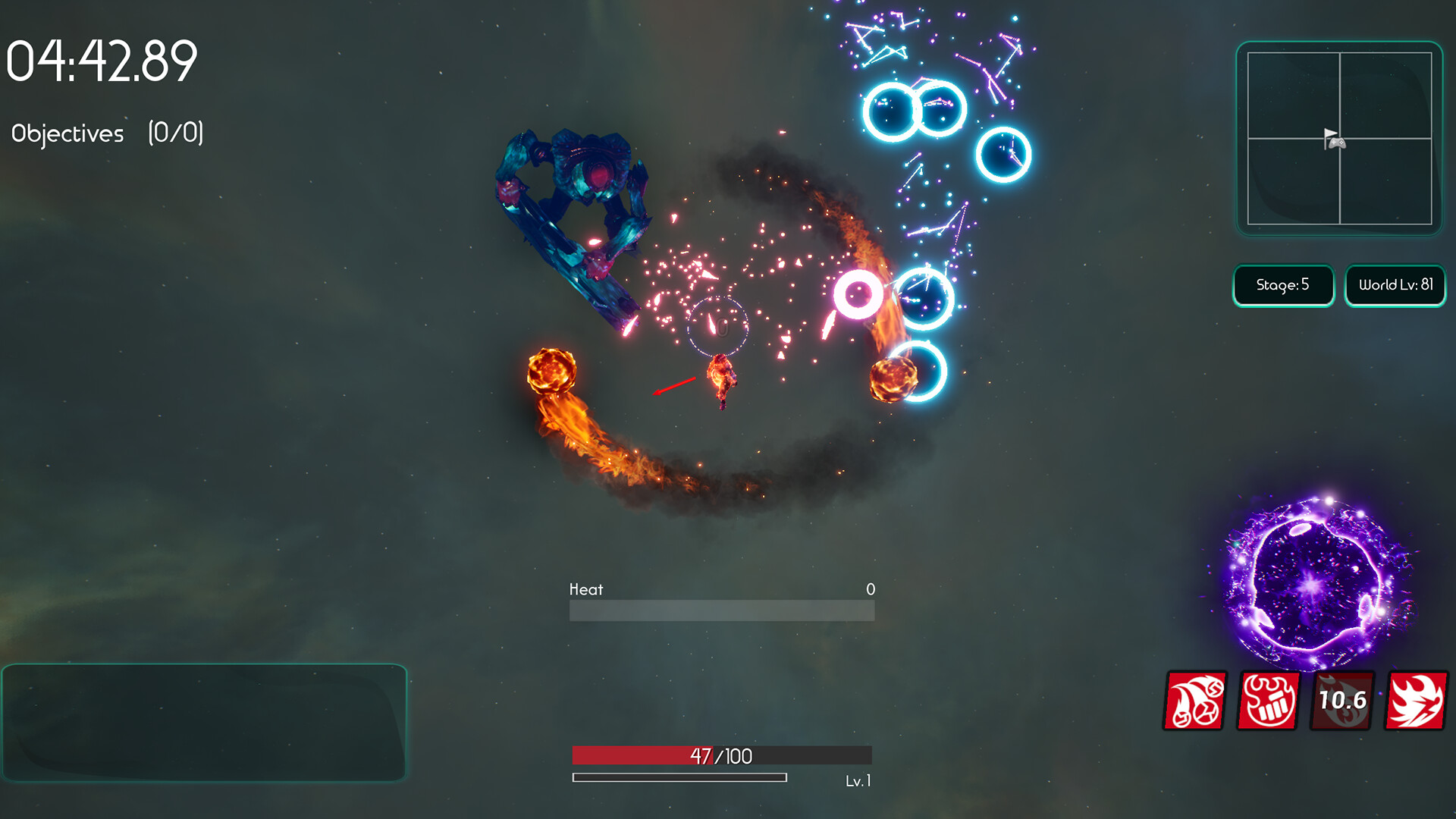
Task: Click the World Lv: 81 badge
Action: [x=1395, y=286]
